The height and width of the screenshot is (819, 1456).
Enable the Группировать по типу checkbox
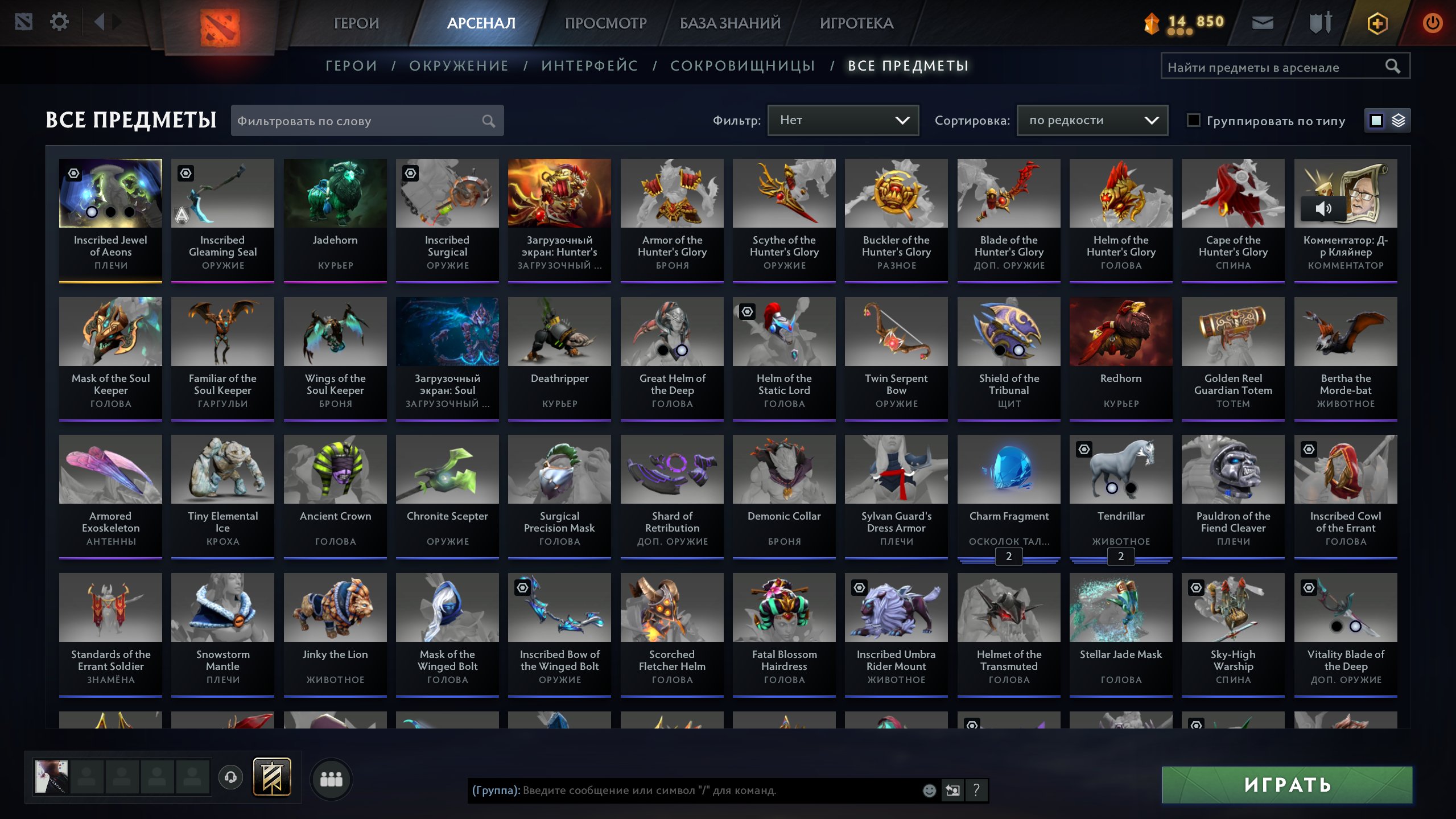coord(1194,120)
